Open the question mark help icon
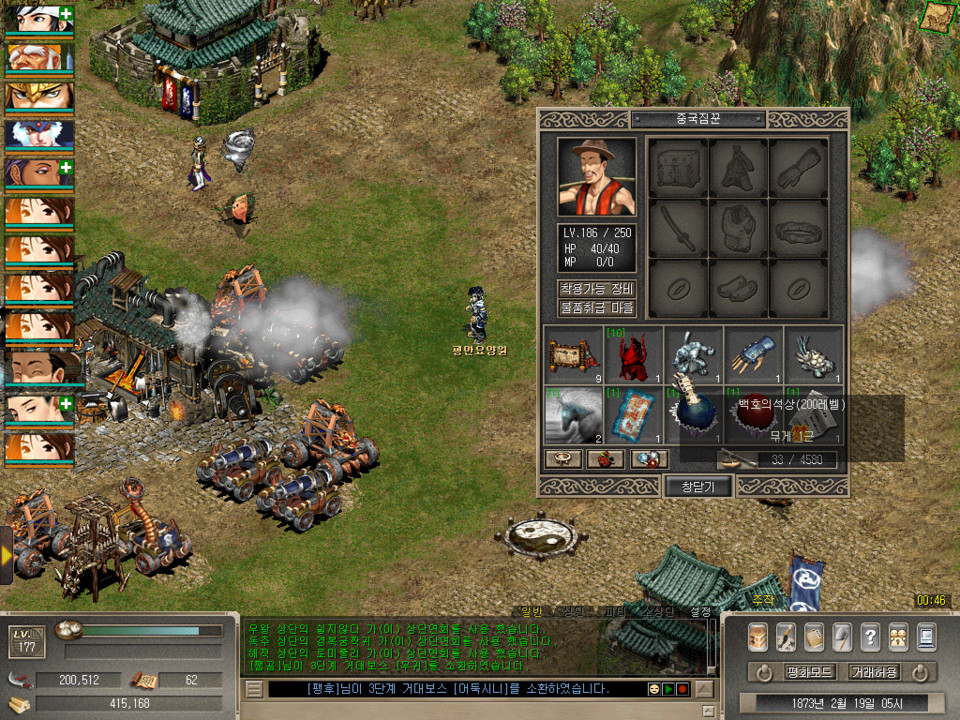The image size is (960, 720). (871, 637)
